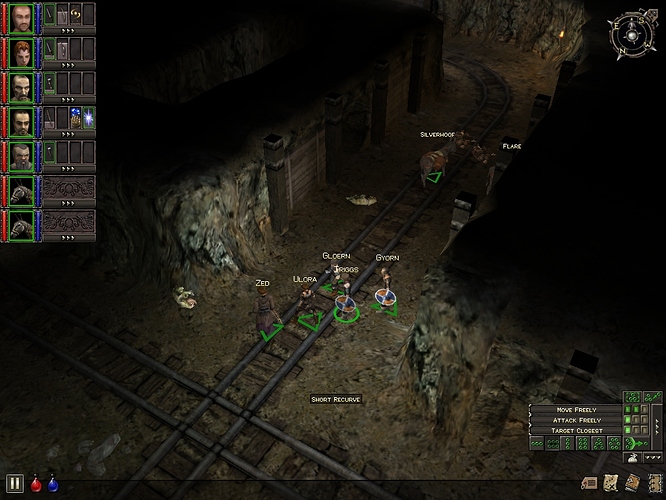This screenshot has width=666, height=500.
Task: Choose the glowing blue spell slot
Action: coord(88,119)
